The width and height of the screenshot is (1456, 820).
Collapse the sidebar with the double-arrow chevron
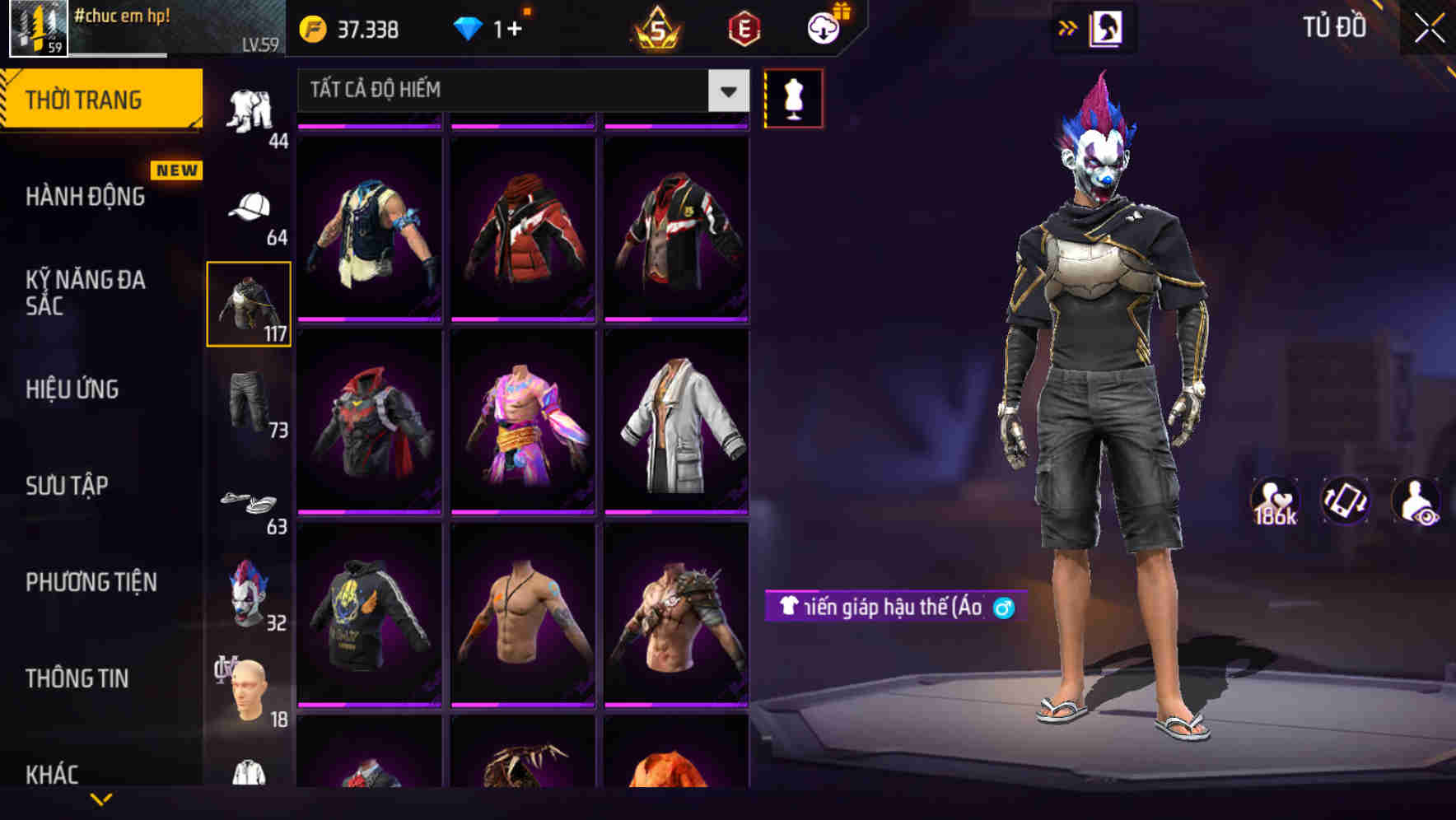(1068, 27)
